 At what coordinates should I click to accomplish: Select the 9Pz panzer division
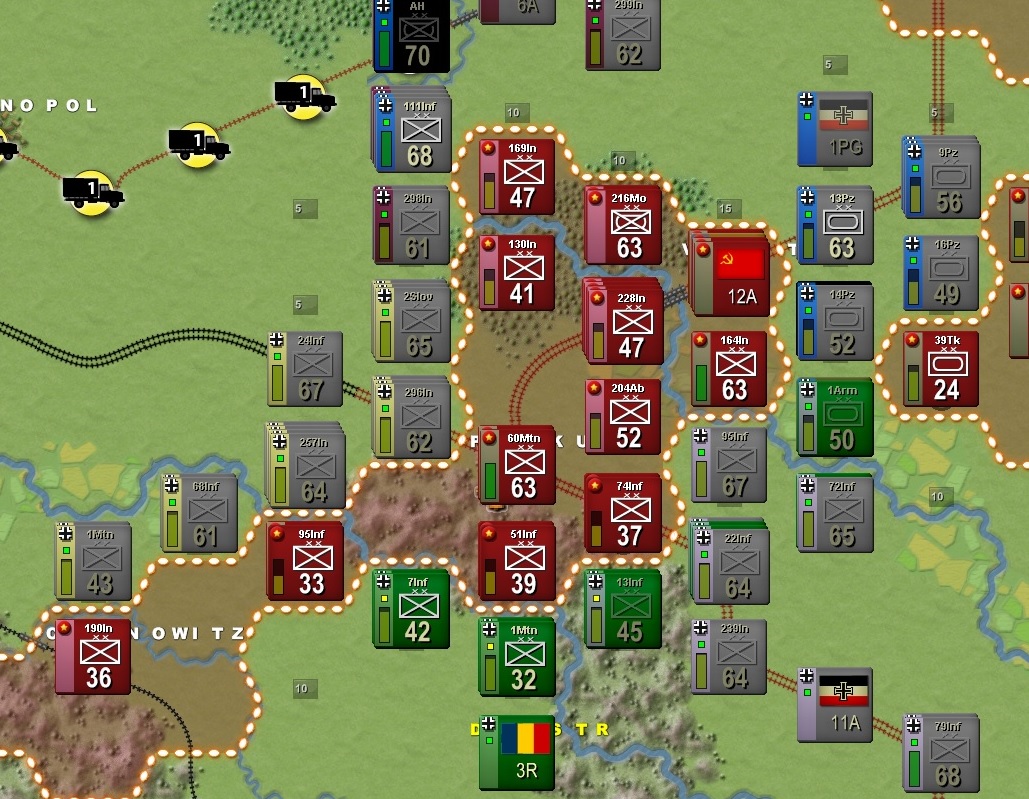(941, 180)
